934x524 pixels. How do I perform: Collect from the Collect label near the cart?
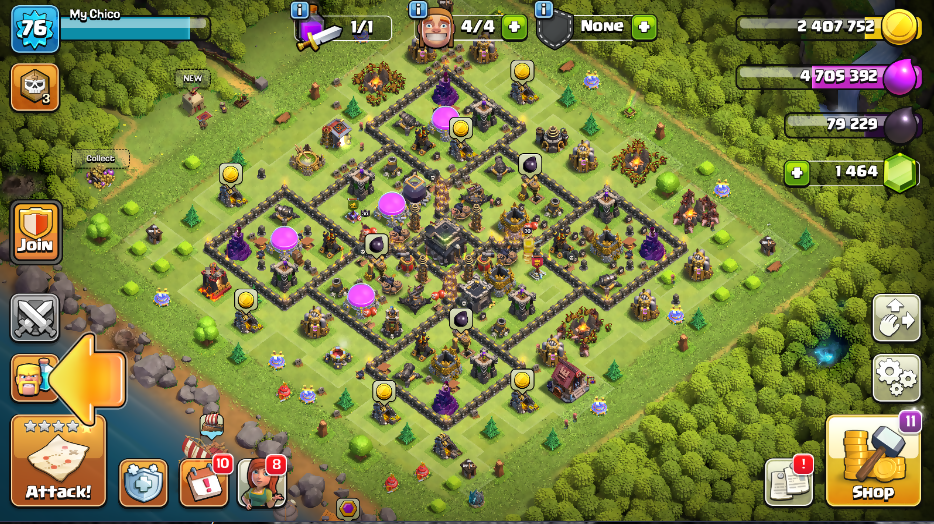pyautogui.click(x=100, y=158)
